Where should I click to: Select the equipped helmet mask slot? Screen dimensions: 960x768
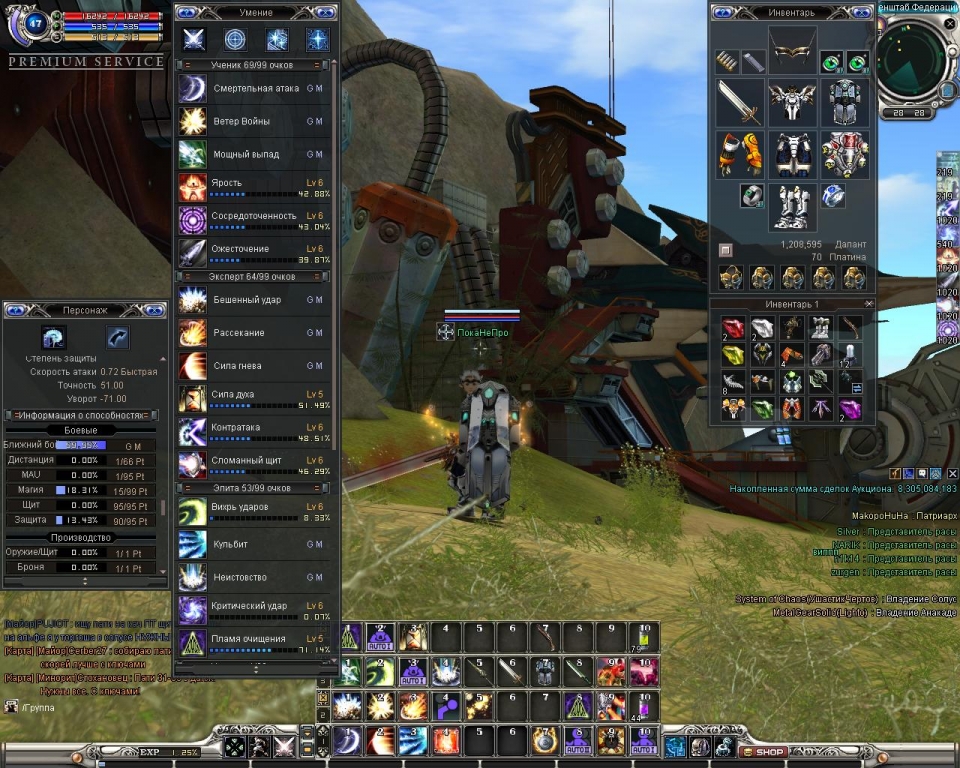(792, 46)
